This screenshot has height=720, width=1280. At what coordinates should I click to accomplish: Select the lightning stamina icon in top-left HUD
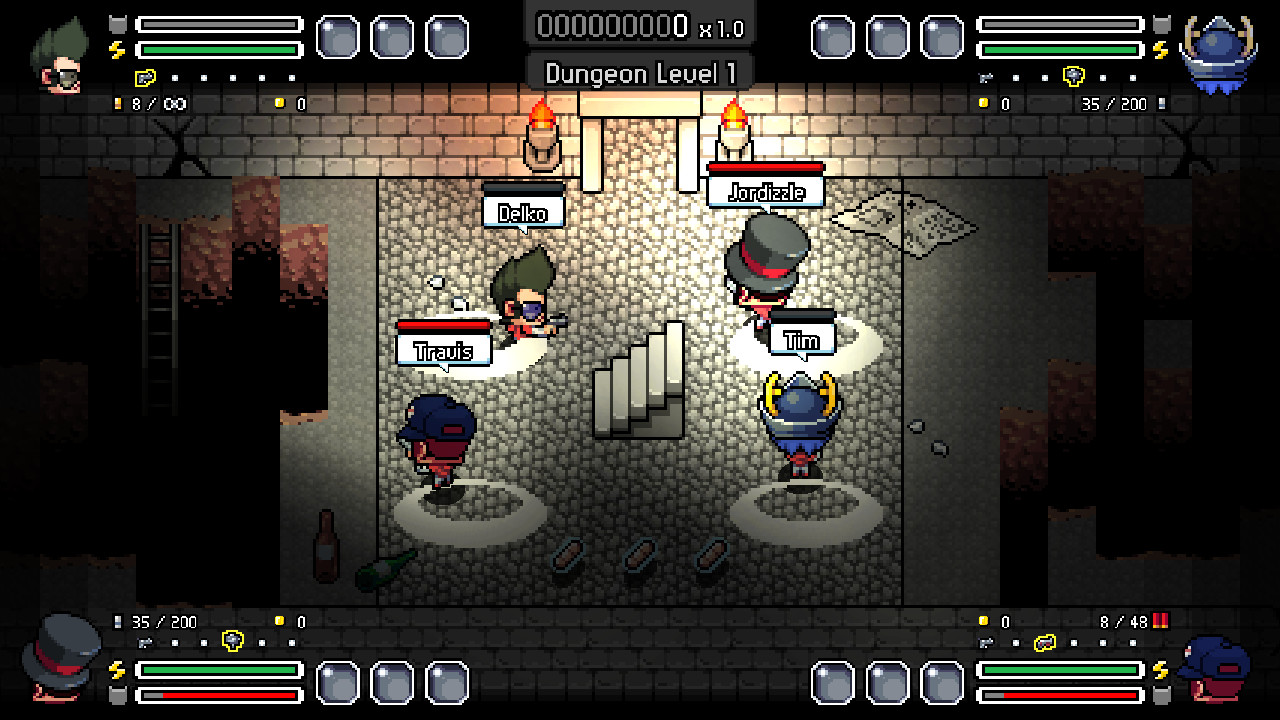[117, 51]
